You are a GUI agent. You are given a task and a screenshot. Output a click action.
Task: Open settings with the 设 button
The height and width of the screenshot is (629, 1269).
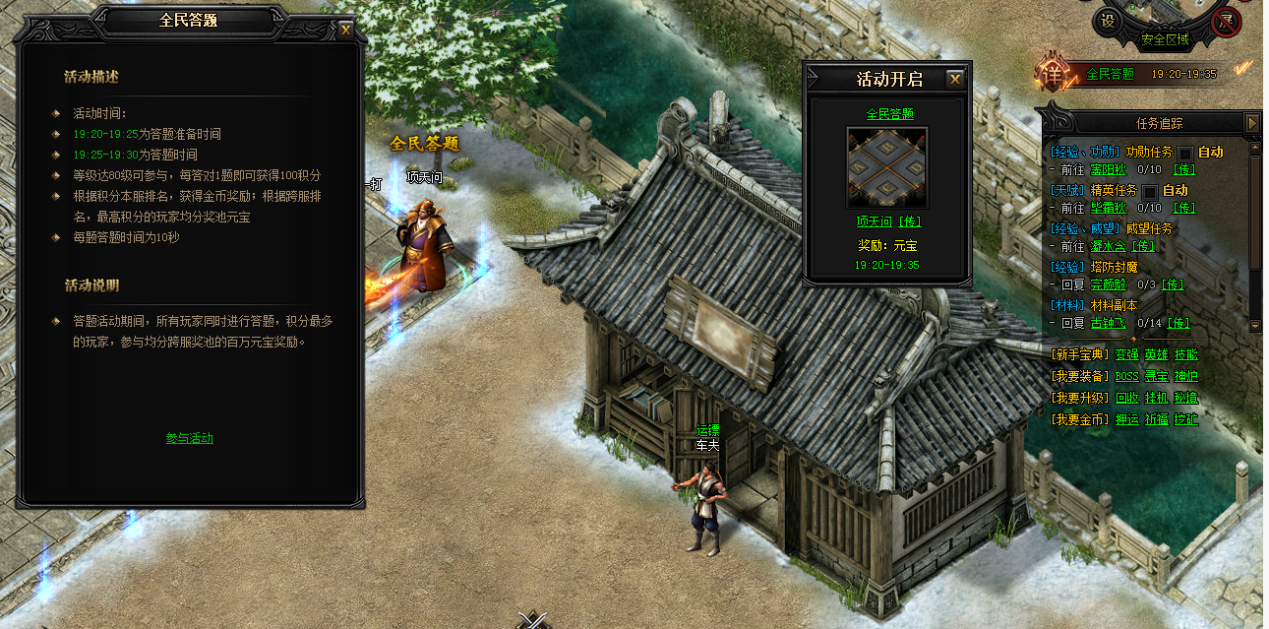(x=1108, y=20)
